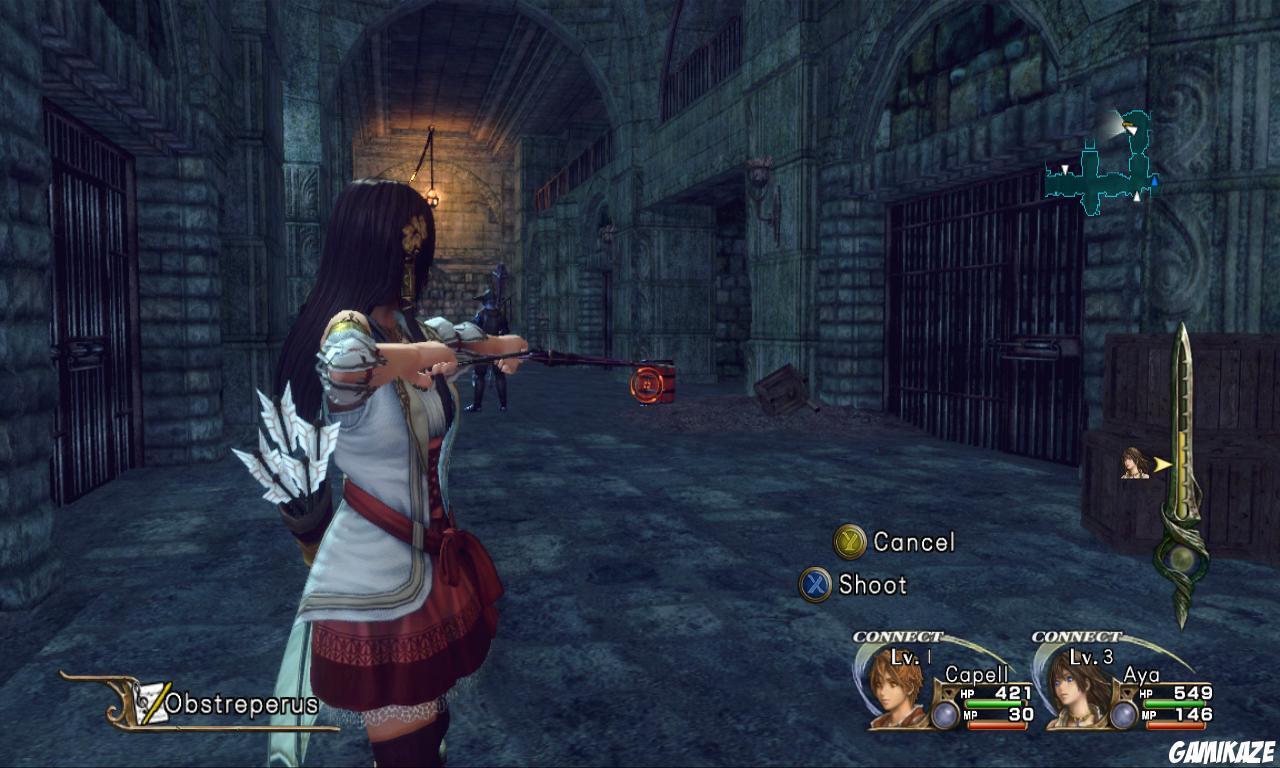Image resolution: width=1280 pixels, height=768 pixels.
Task: Click the small Aya connect portrait icon
Action: (1135, 463)
